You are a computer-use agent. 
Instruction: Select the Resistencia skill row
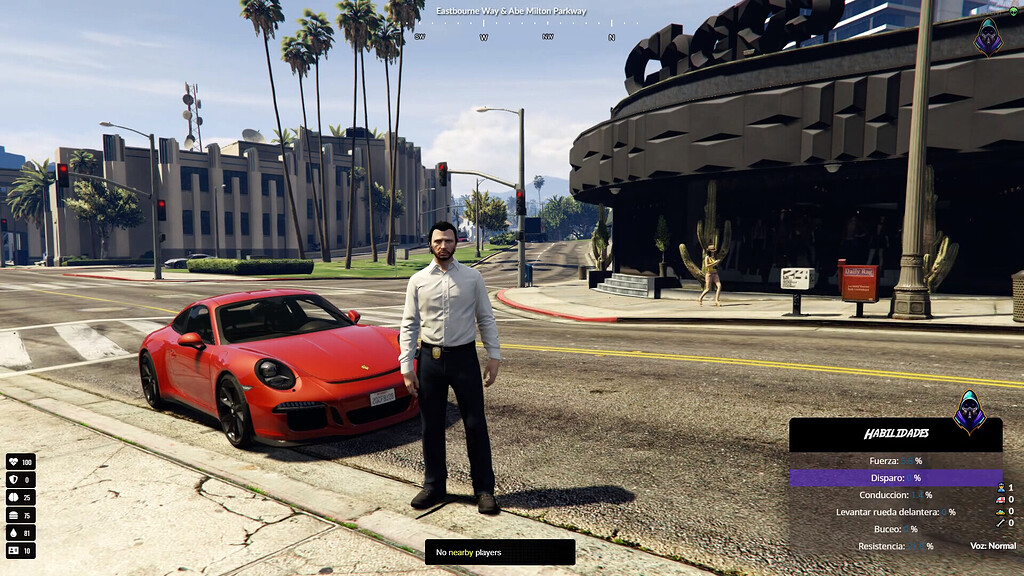(x=895, y=546)
